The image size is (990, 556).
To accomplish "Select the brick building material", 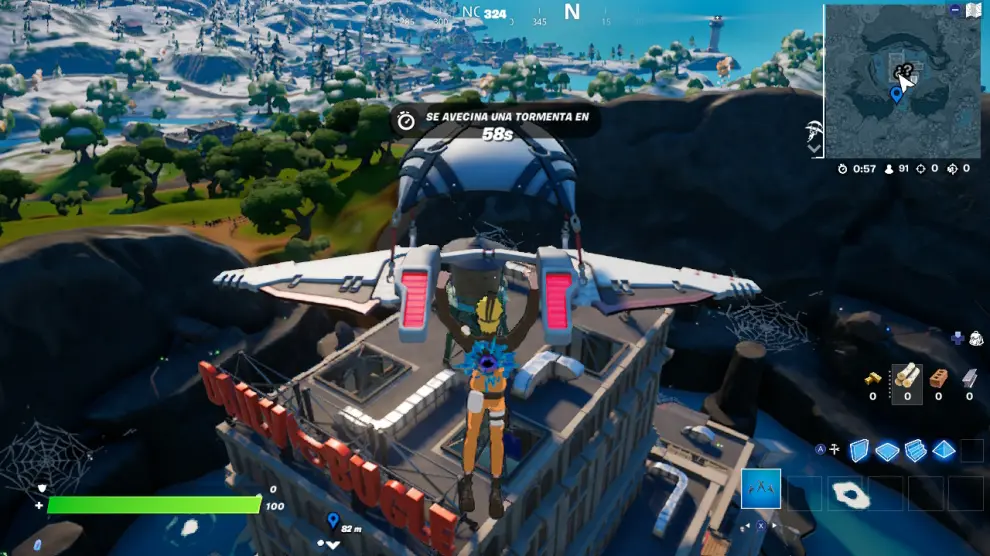I will (x=938, y=377).
